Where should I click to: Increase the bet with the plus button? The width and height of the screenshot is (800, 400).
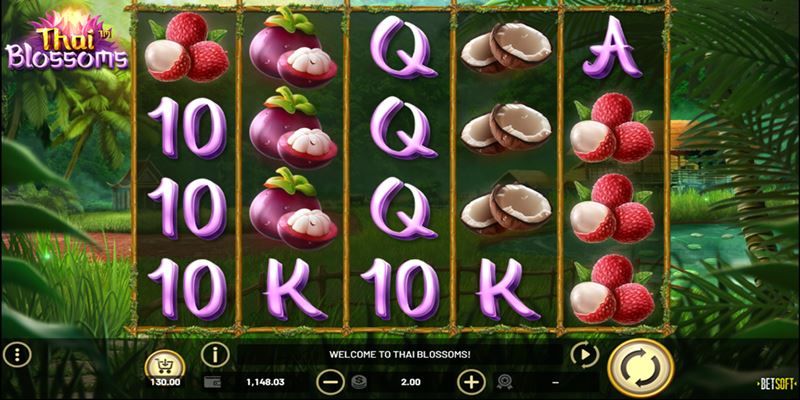click(x=470, y=381)
